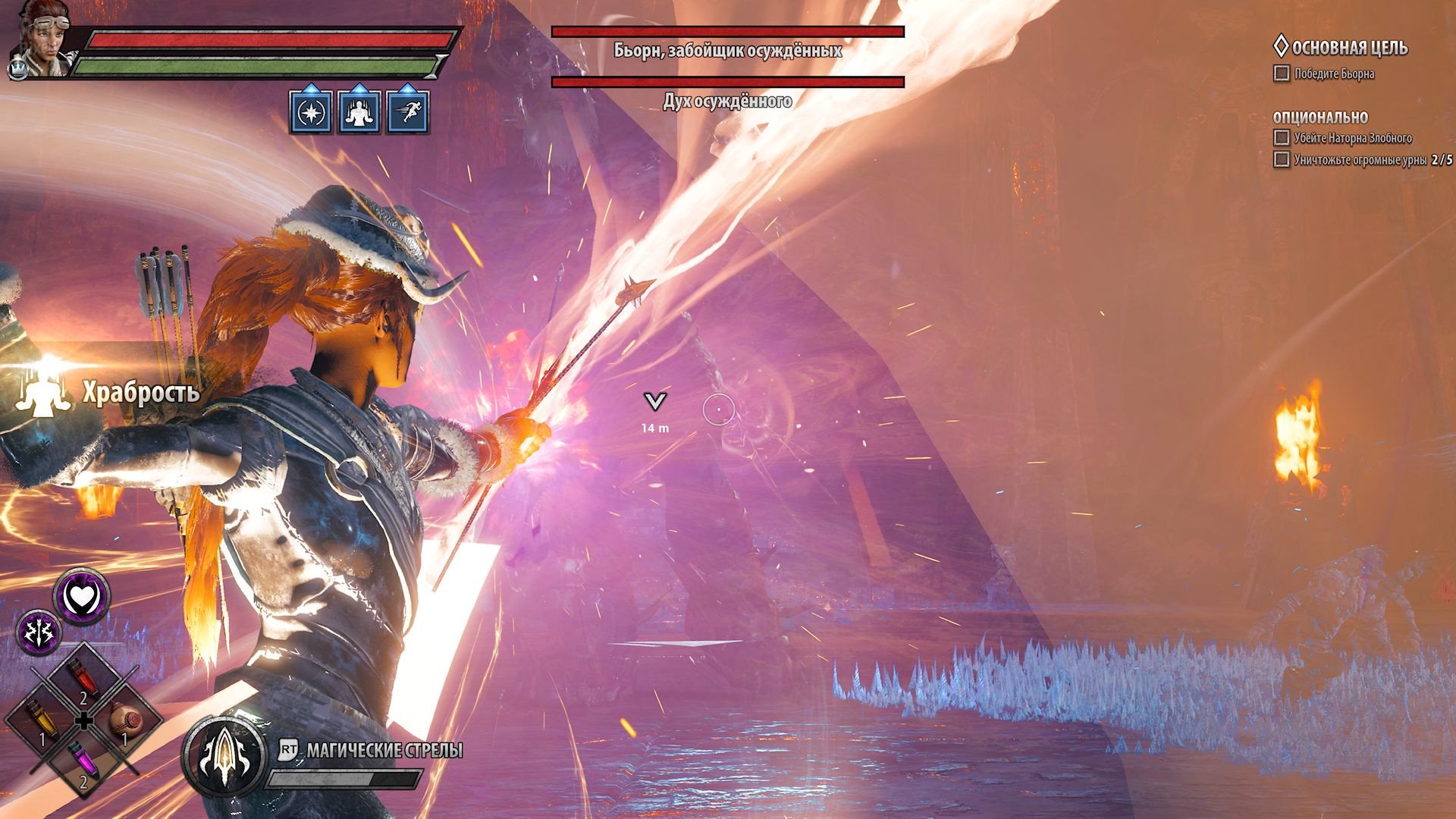Click the 14 m objective waypoint marker
The height and width of the screenshot is (819, 1456).
(654, 403)
